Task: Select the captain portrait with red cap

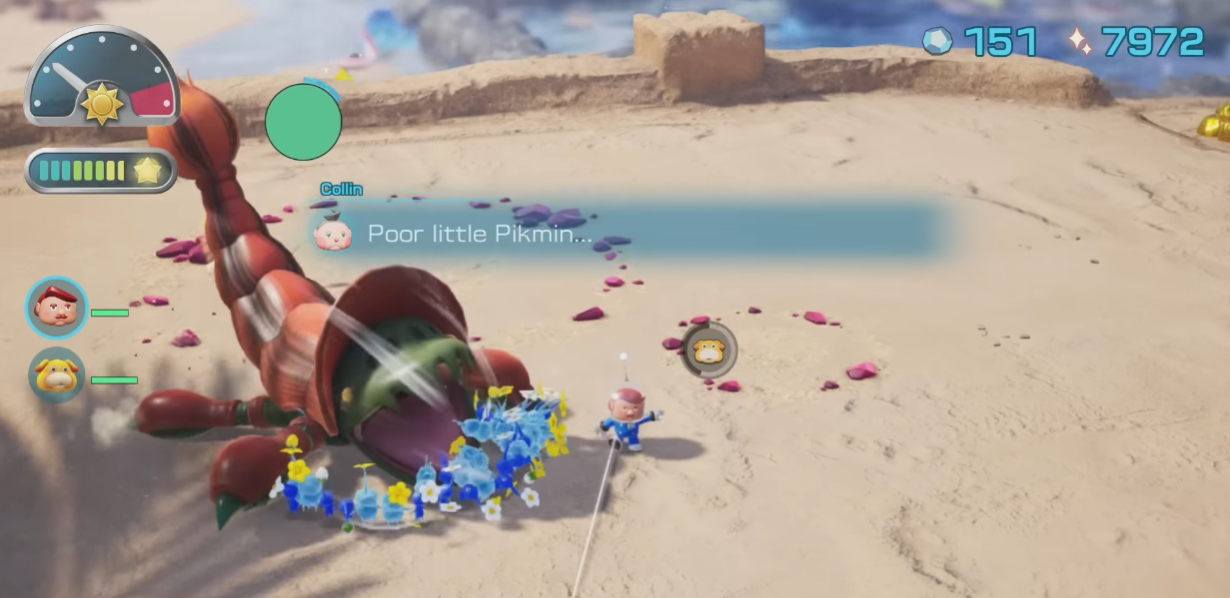Action: coord(57,308)
